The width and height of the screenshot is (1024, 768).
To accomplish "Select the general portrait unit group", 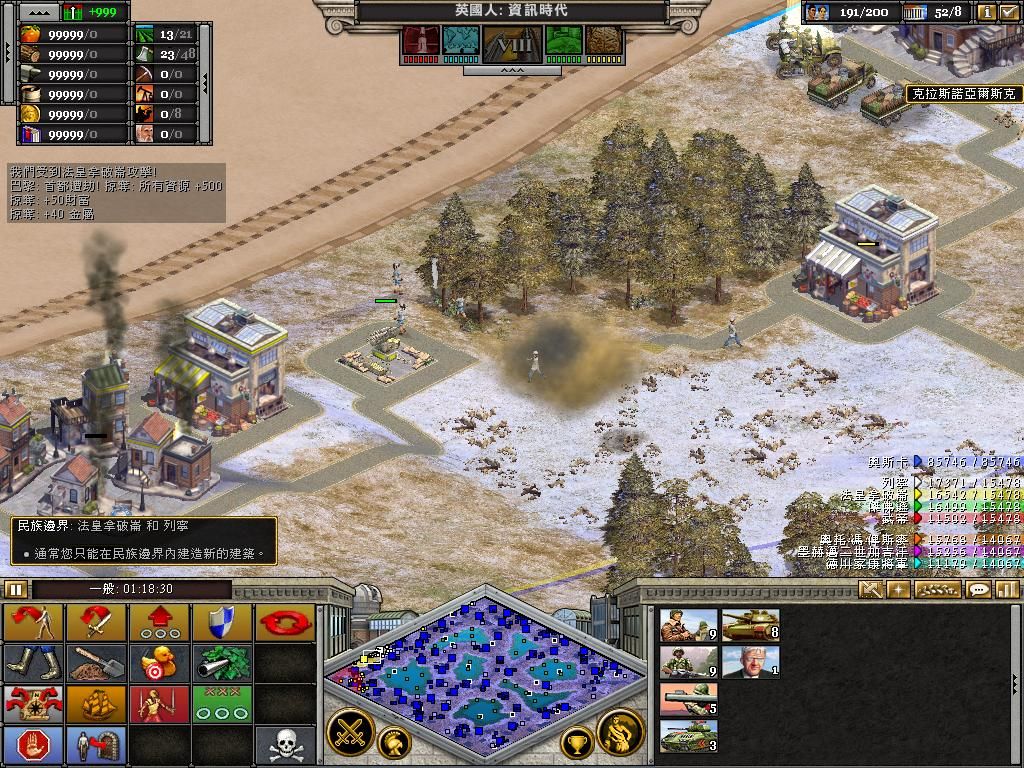I will pyautogui.click(x=750, y=661).
